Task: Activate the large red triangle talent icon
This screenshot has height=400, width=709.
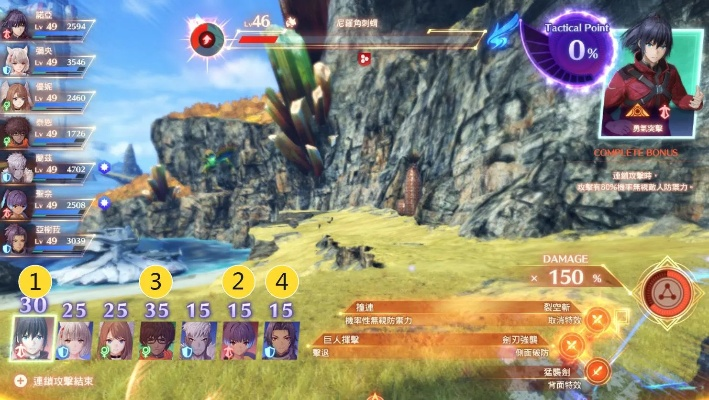Action: (661, 292)
